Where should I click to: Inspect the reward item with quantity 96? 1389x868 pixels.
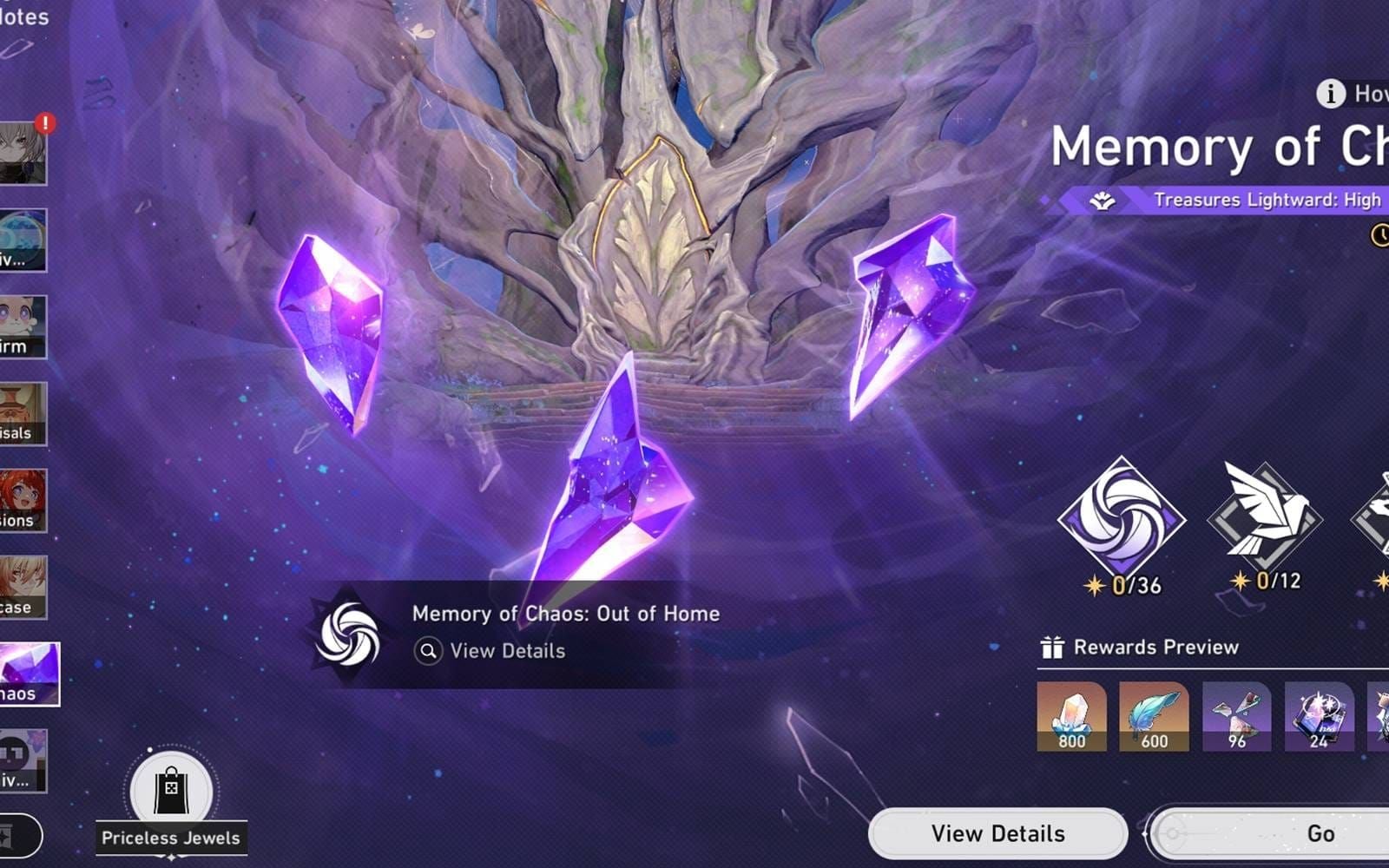point(1236,716)
